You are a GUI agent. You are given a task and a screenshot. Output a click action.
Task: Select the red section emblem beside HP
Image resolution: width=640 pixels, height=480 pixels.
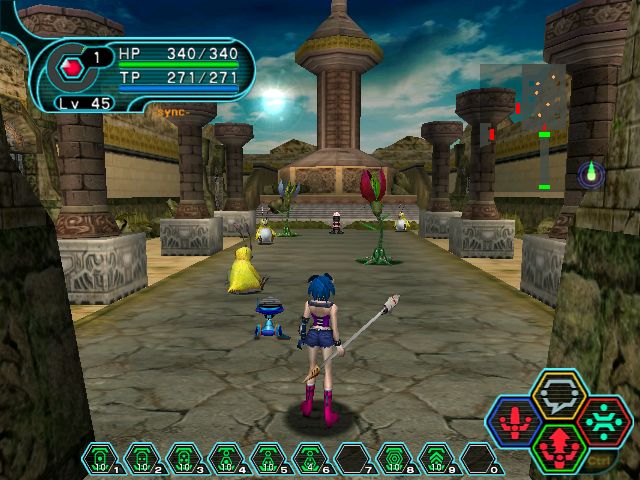tap(71, 69)
